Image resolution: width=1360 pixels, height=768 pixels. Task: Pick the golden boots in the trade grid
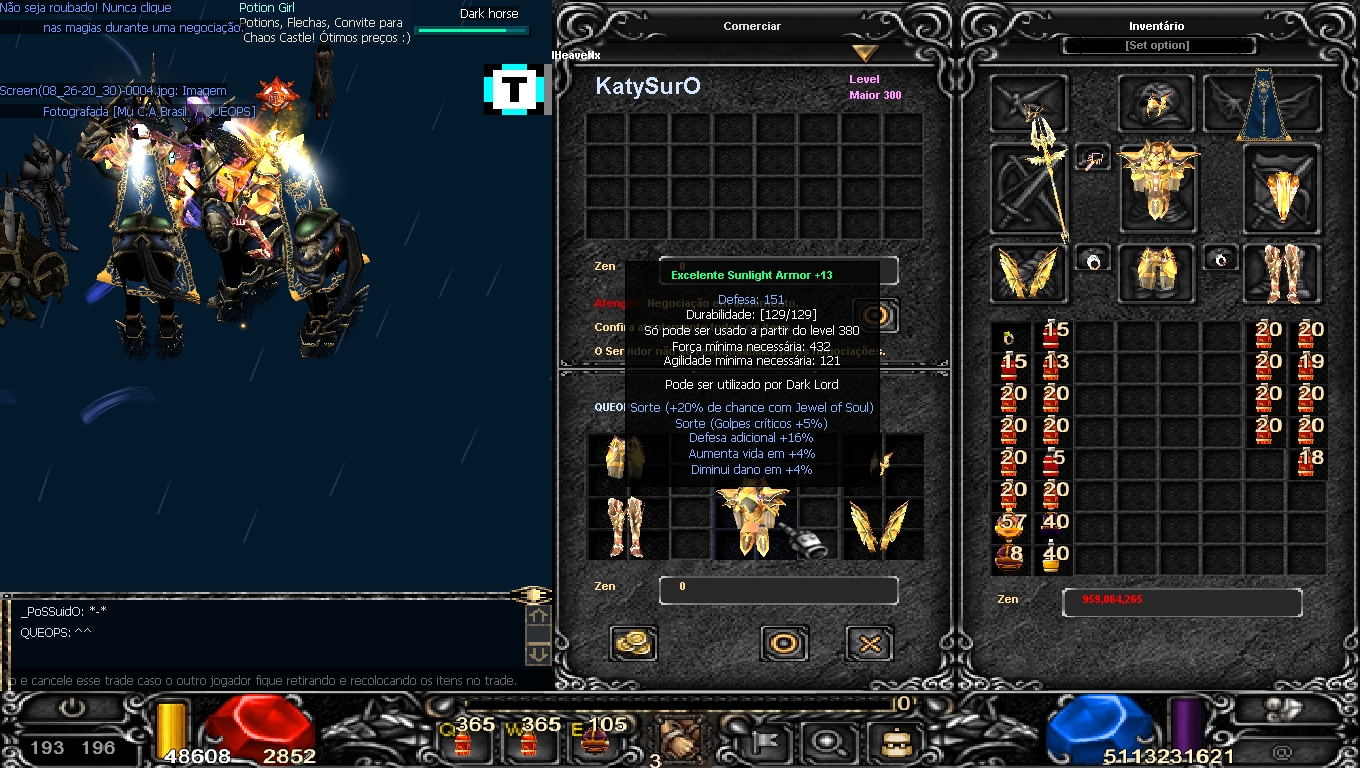pyautogui.click(x=627, y=527)
